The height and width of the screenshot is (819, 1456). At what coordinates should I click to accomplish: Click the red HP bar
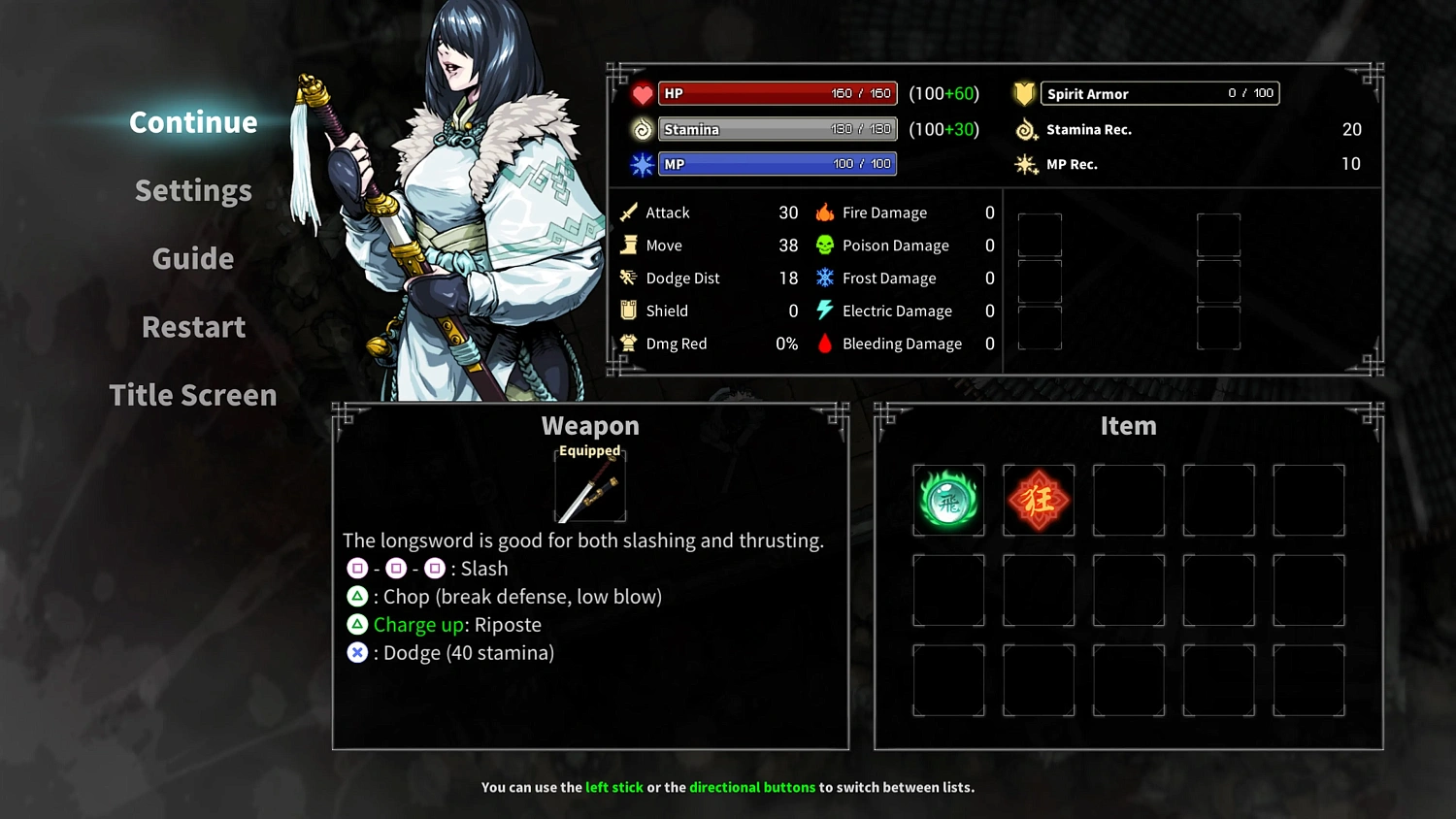[777, 93]
